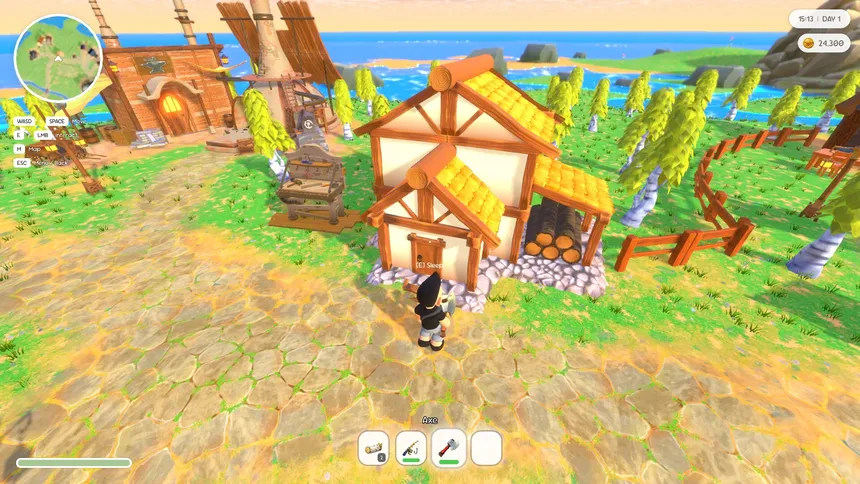The height and width of the screenshot is (484, 860).
Task: Select the wood log hotbar slot
Action: pos(374,447)
